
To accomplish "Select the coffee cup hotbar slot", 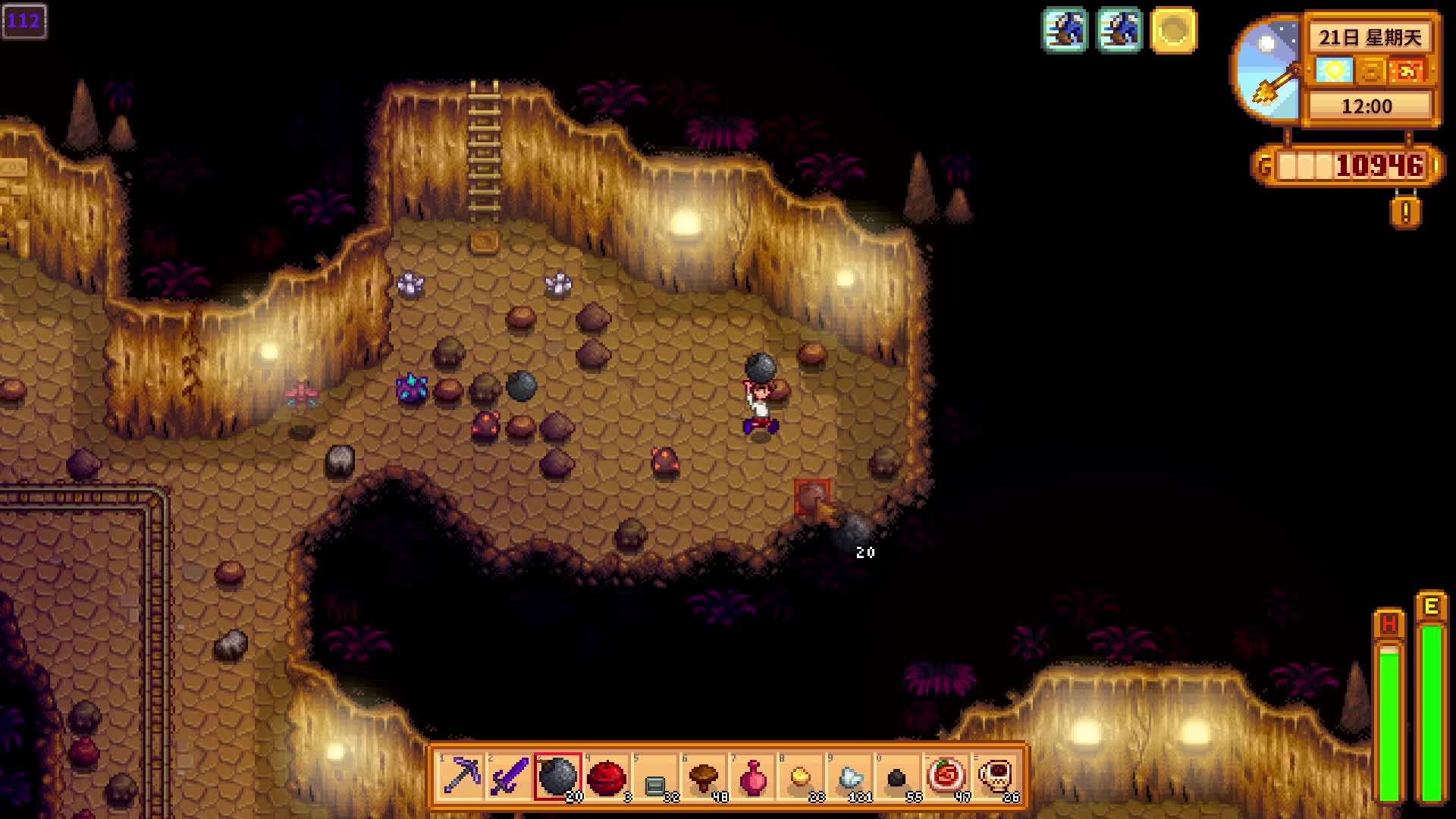I will coord(995,776).
